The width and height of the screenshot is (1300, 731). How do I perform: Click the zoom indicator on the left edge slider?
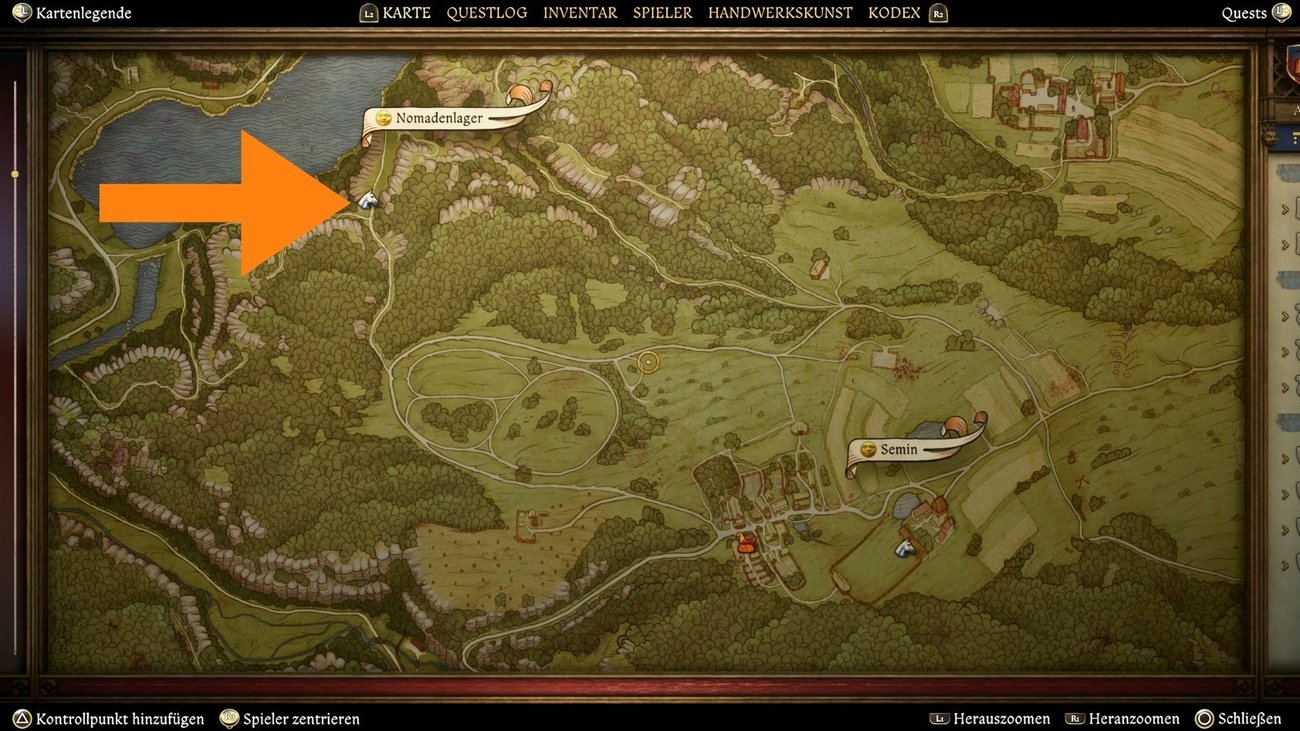point(14,173)
